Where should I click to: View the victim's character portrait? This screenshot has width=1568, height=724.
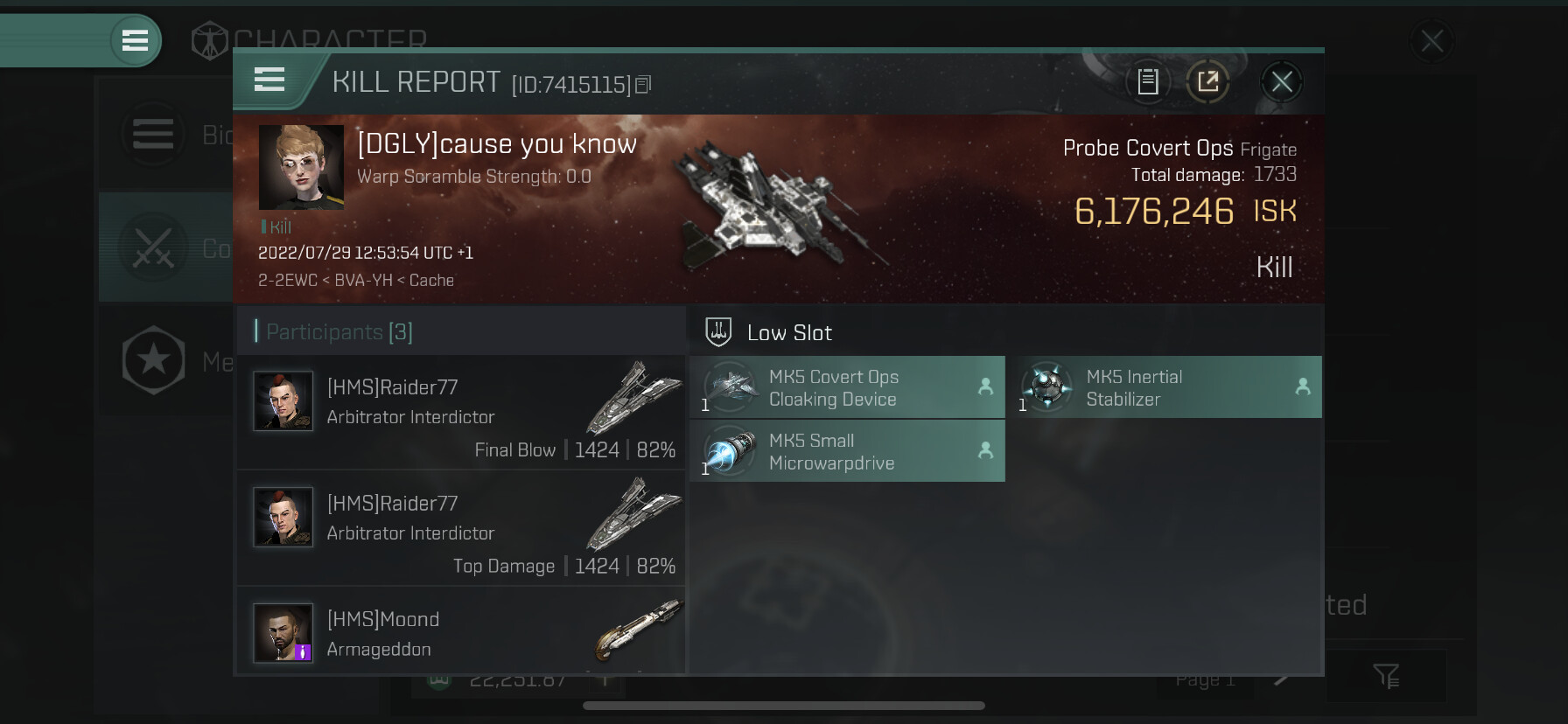click(x=301, y=167)
